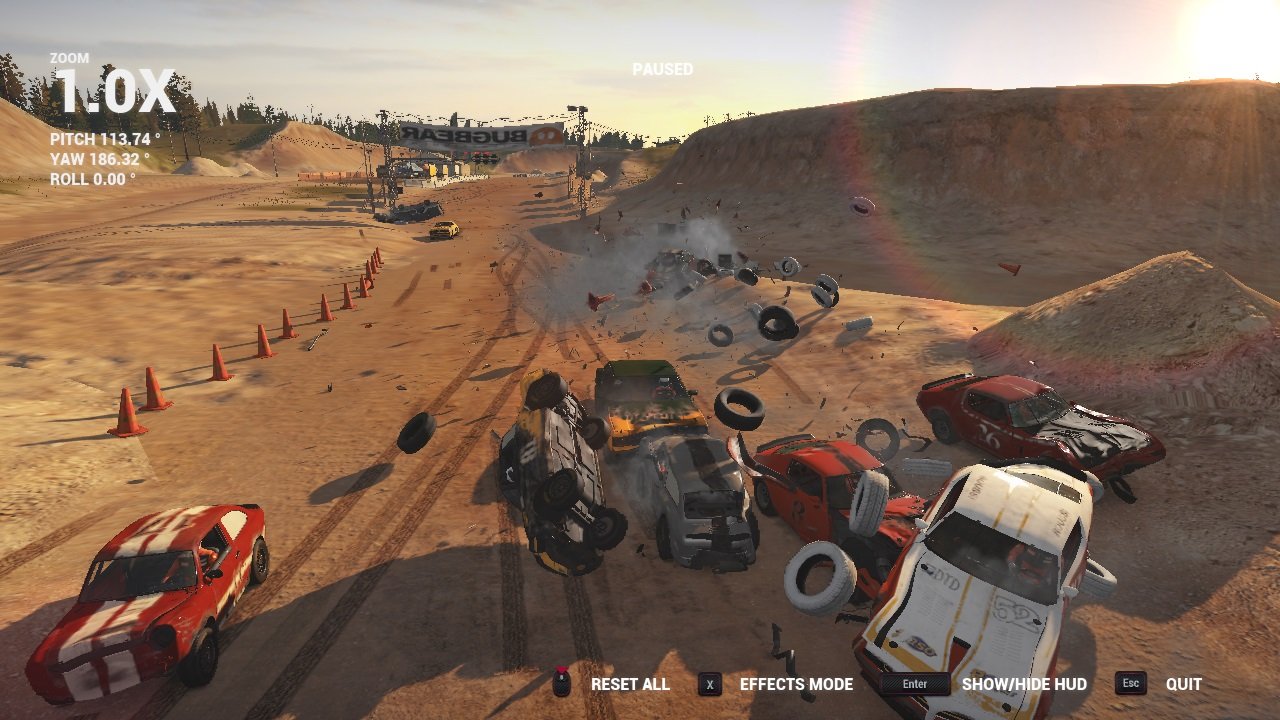
Task: Click the Esc key icon beside QUIT
Action: coord(1131,685)
